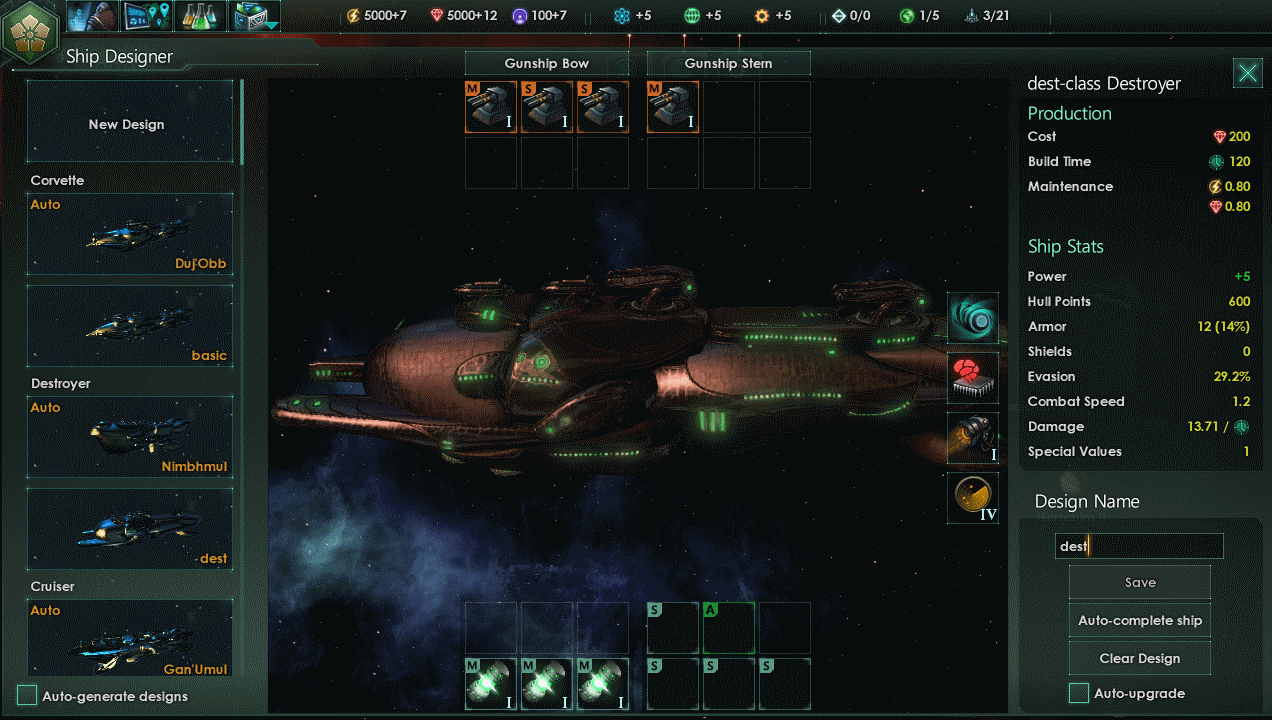Open the red brain combat computer slot
The height and width of the screenshot is (720, 1272).
[x=972, y=378]
